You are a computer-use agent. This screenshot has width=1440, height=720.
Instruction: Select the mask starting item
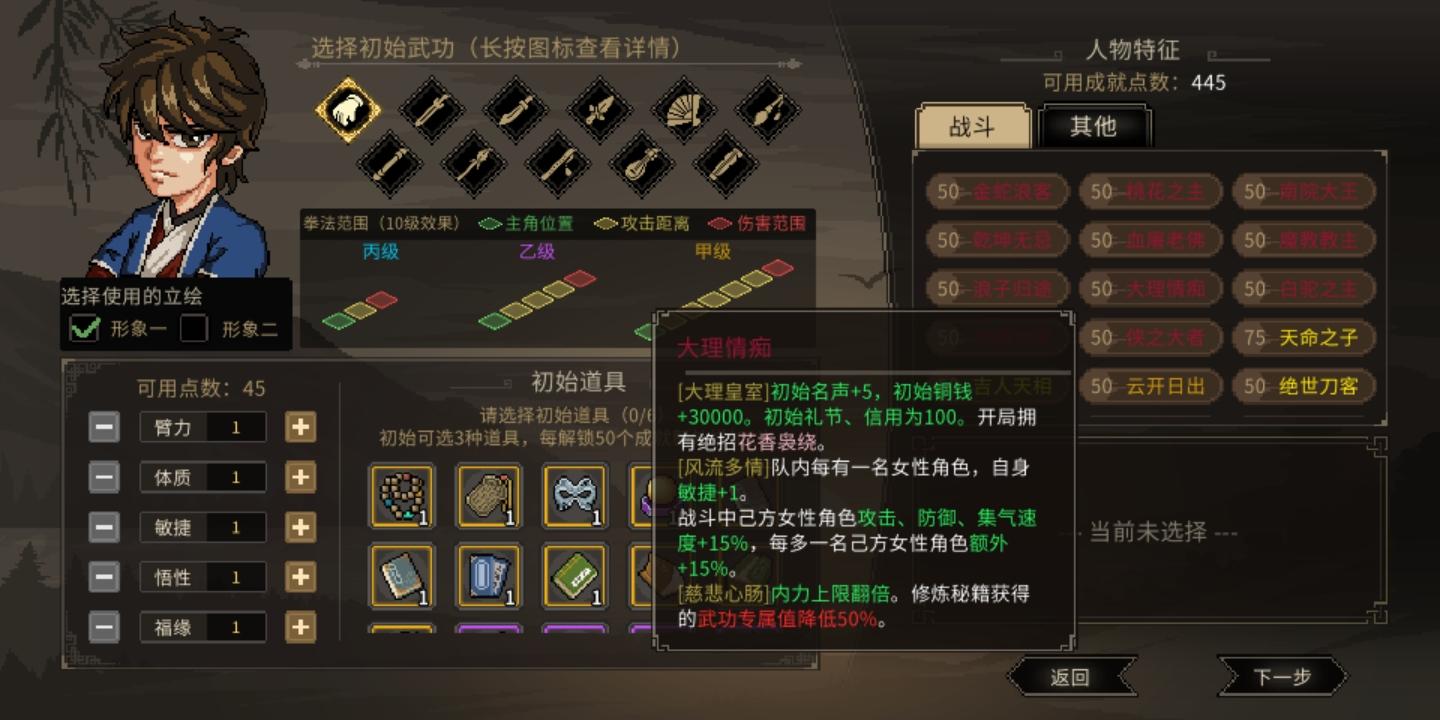point(574,497)
